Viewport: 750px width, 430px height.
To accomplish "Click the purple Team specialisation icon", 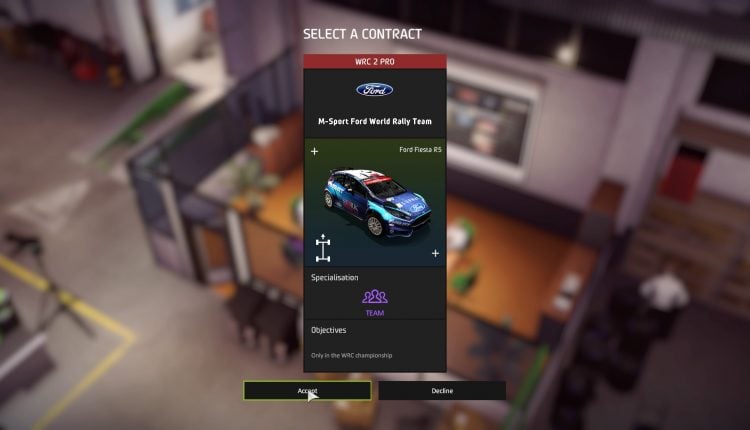I will tap(374, 297).
